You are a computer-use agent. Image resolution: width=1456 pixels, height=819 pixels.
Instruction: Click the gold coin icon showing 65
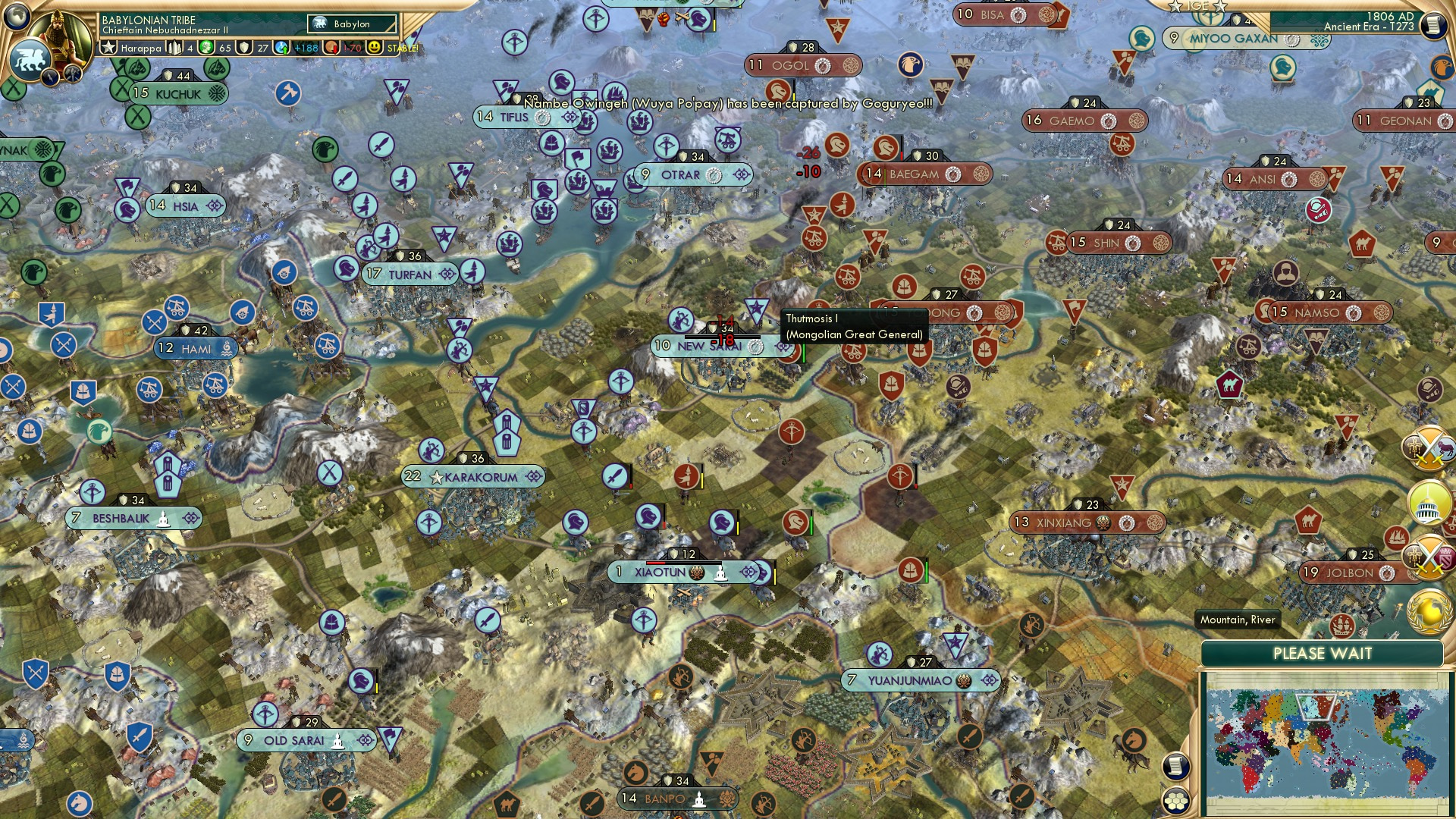pos(206,48)
